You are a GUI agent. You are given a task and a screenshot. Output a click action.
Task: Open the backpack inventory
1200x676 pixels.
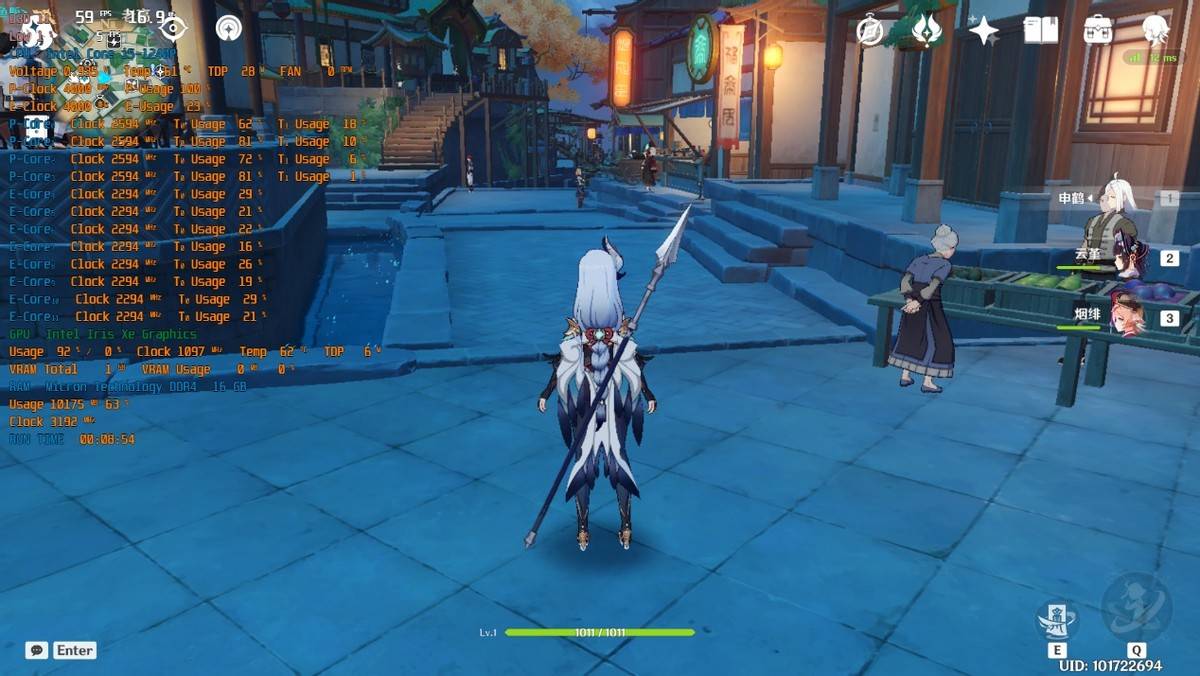click(x=1098, y=30)
